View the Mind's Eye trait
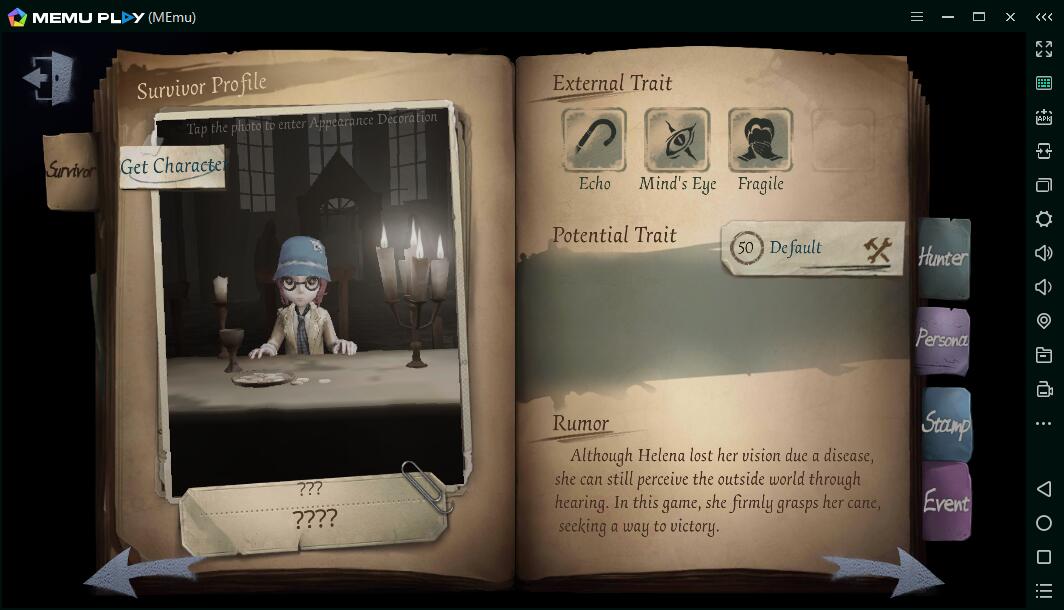The height and width of the screenshot is (610, 1064). click(x=677, y=140)
